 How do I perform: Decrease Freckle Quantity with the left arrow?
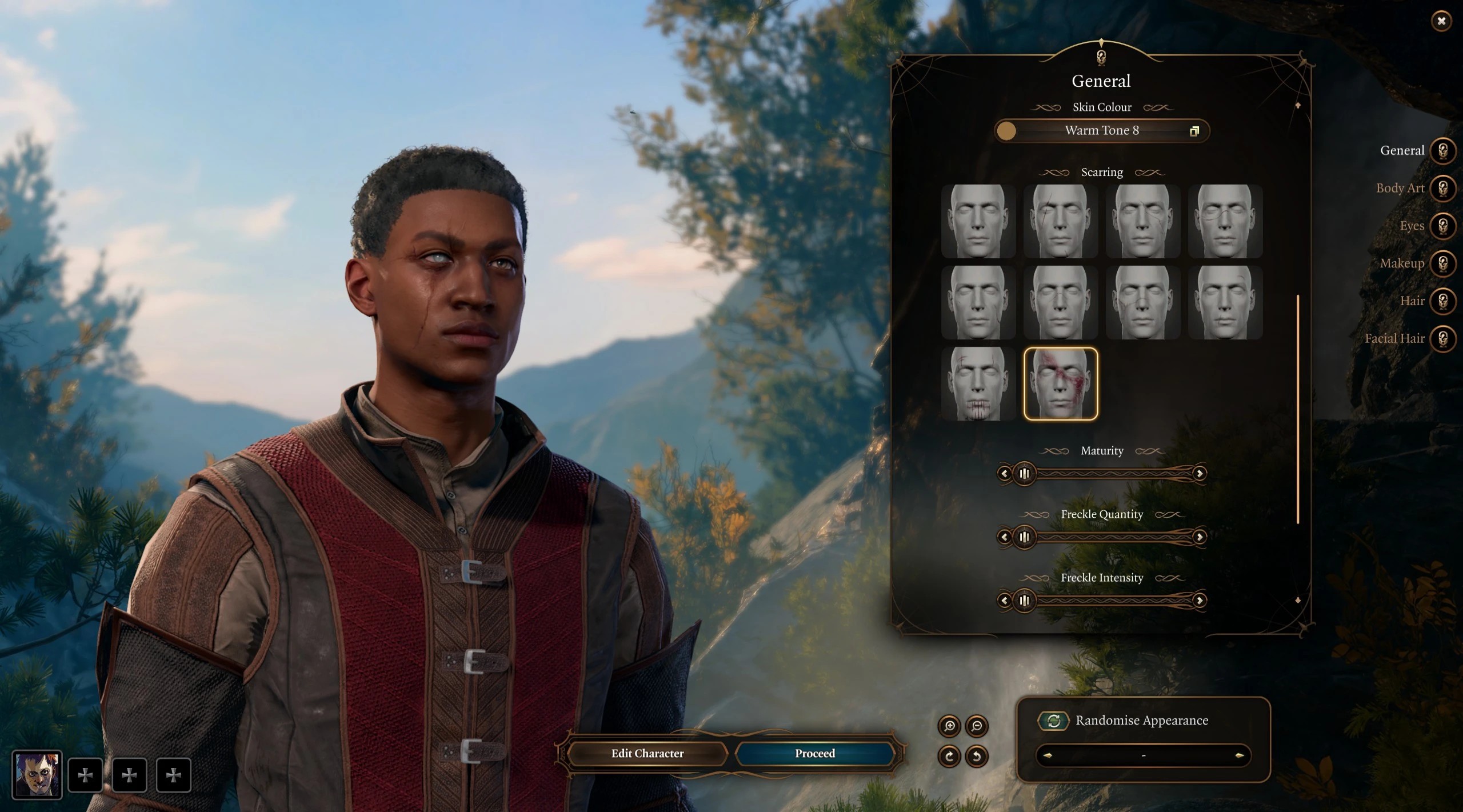[1004, 537]
